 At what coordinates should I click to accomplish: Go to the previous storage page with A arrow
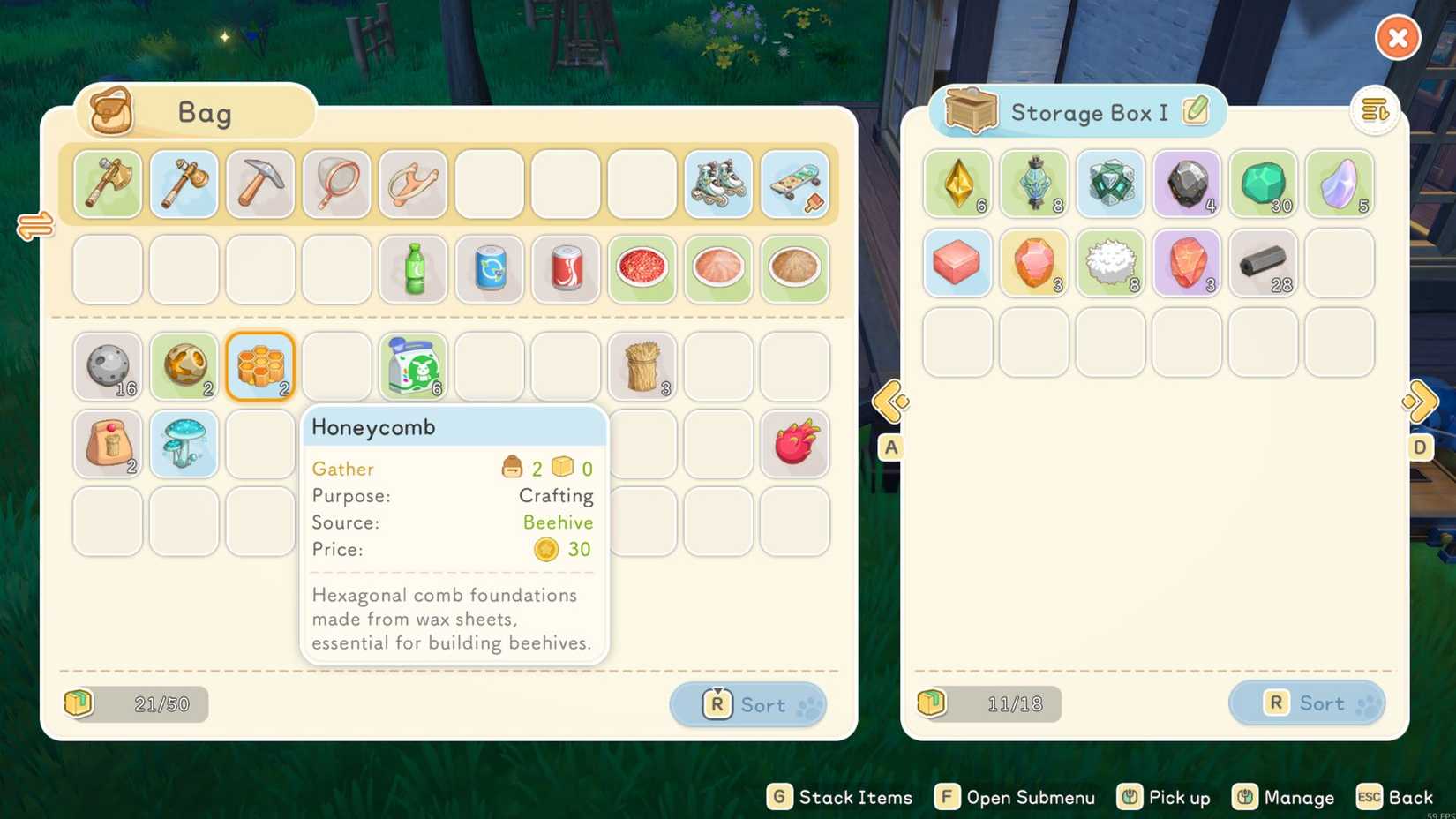tap(890, 402)
